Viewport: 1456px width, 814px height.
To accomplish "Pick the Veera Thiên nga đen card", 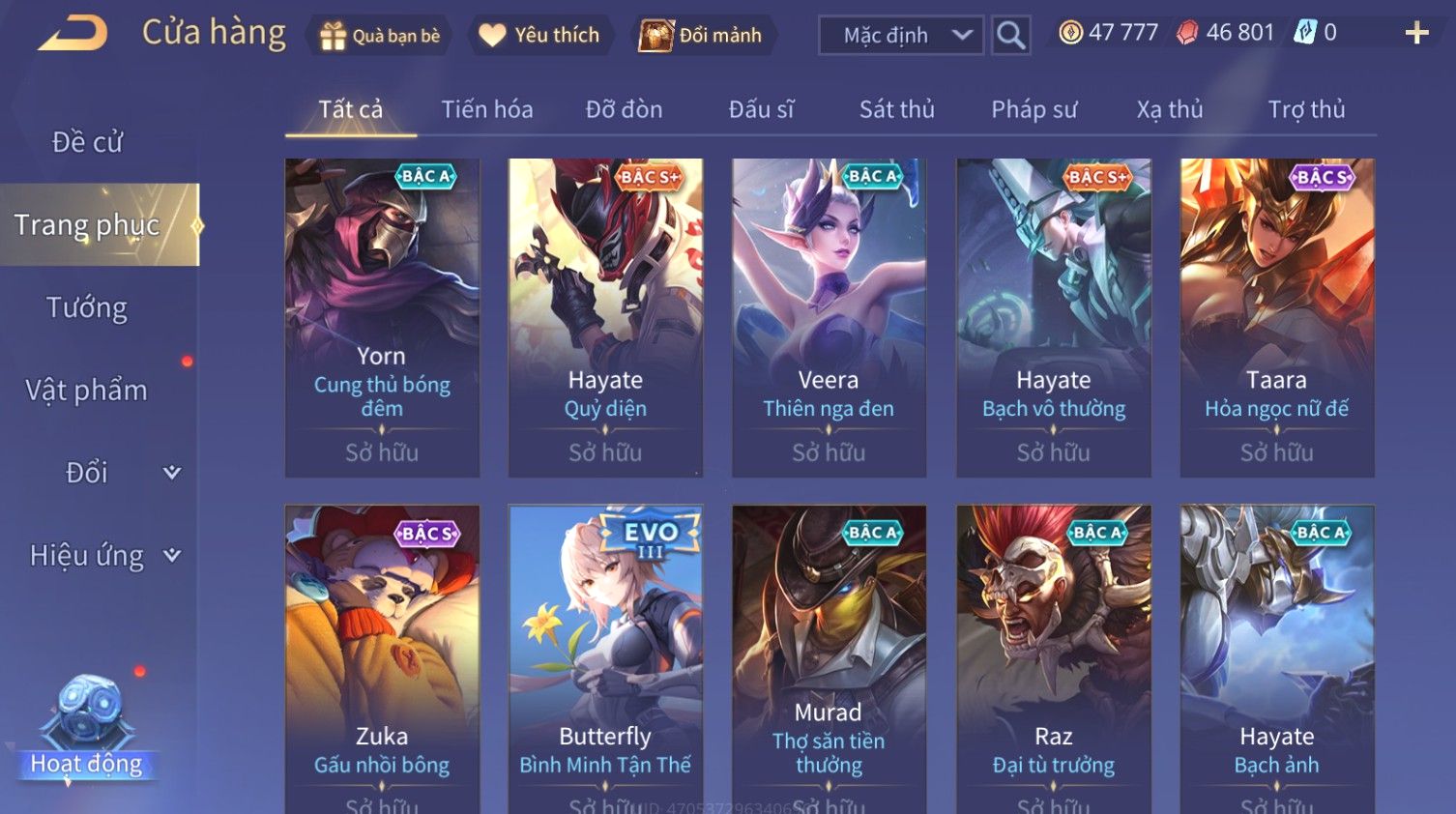I will 829,317.
